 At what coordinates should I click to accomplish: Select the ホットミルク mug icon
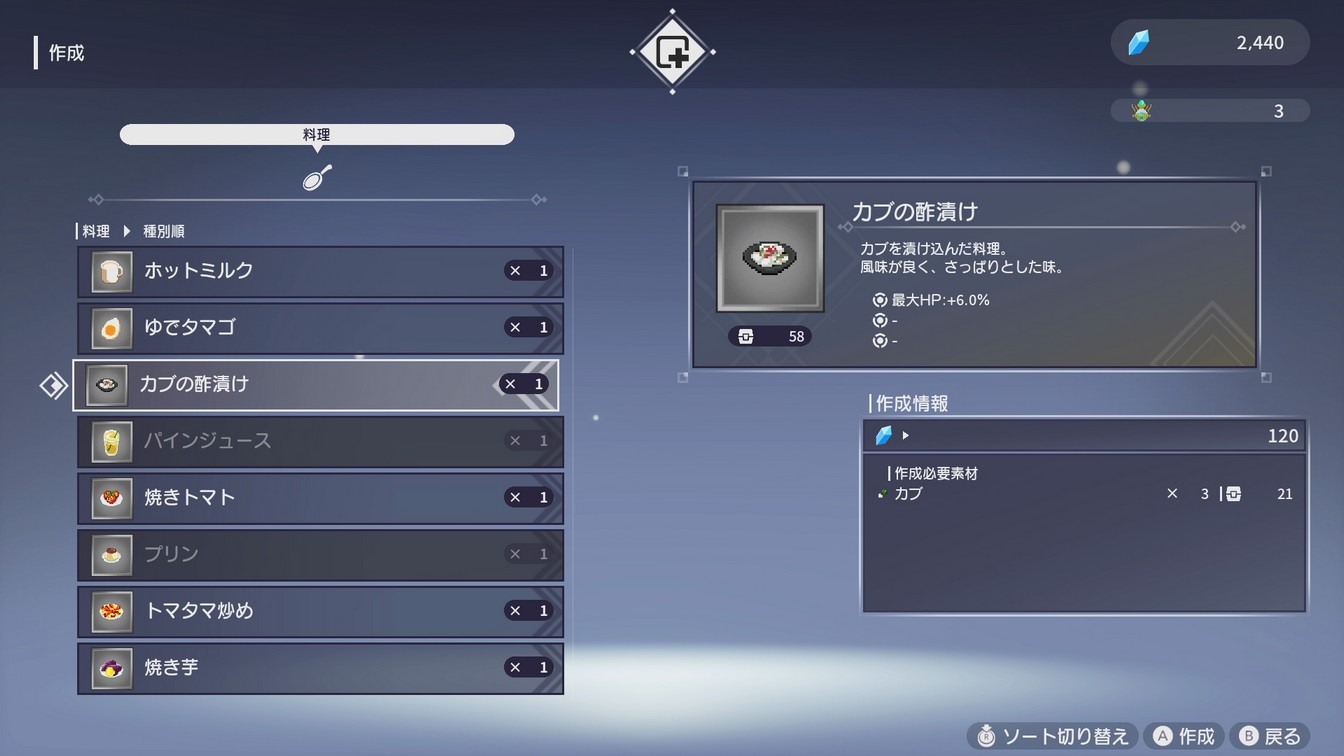click(x=110, y=271)
